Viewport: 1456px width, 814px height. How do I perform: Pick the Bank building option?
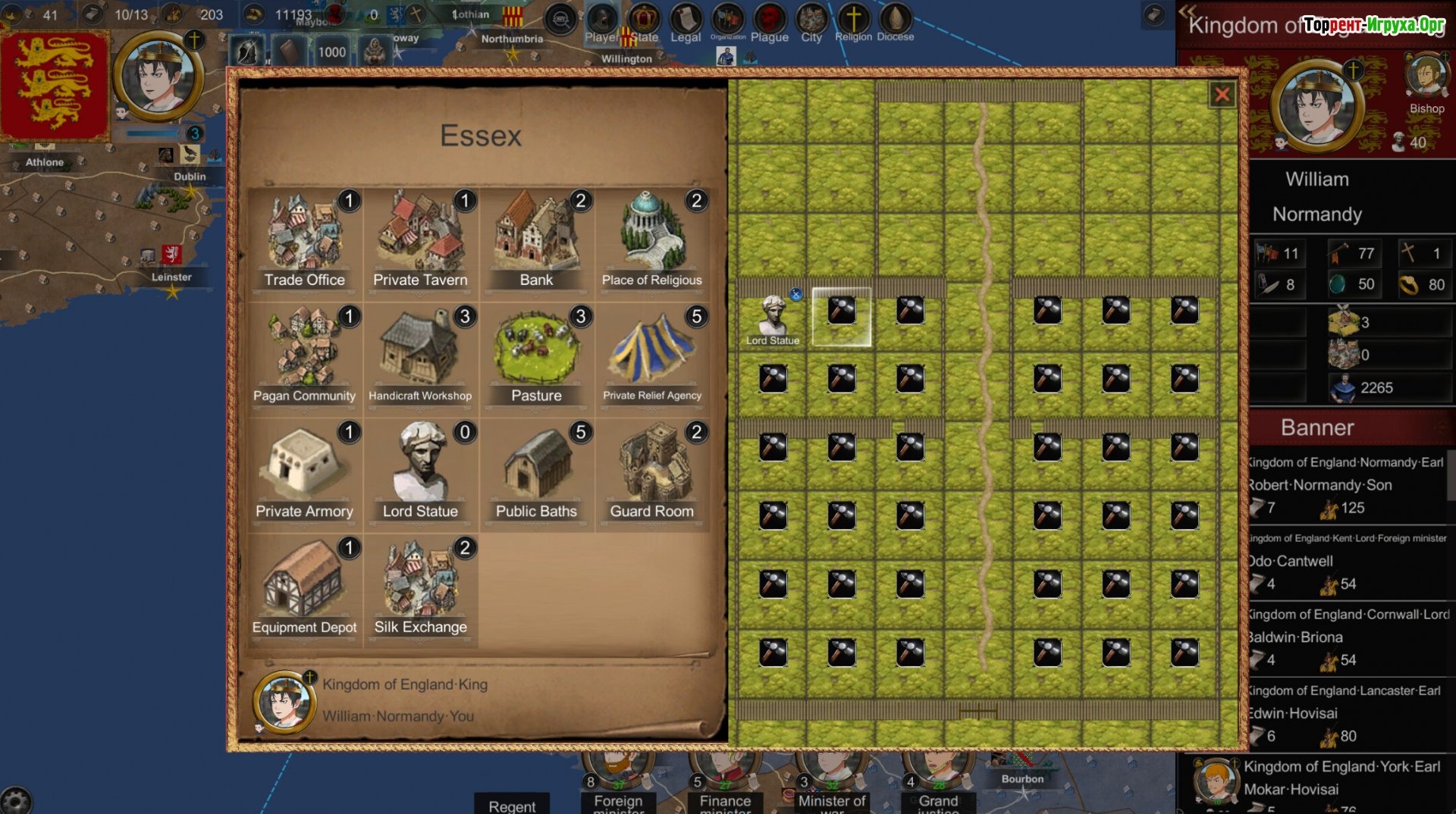(x=536, y=240)
